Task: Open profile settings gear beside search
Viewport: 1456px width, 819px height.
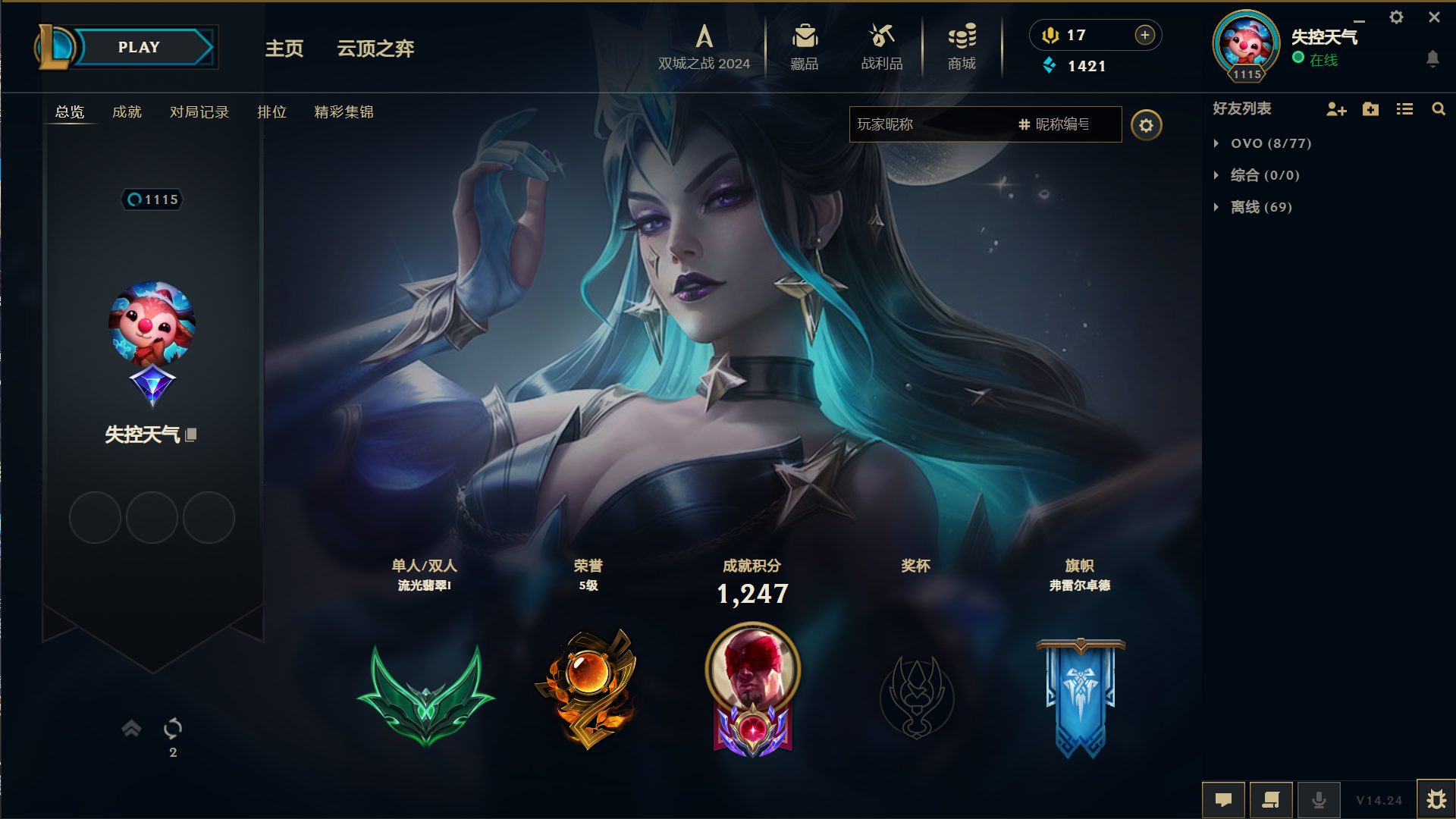Action: click(1146, 125)
